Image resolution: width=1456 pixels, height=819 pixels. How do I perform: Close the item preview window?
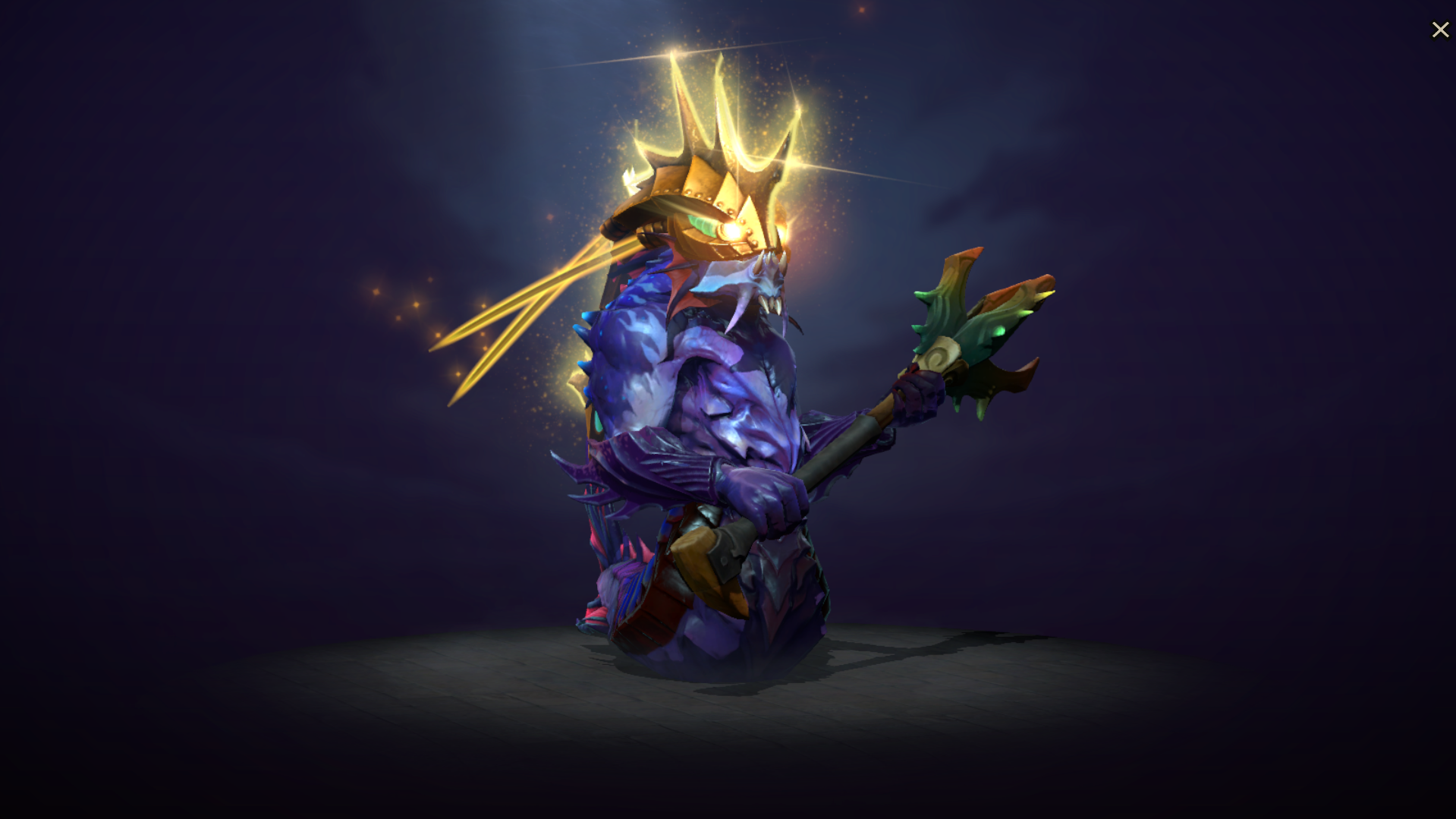(x=1440, y=30)
